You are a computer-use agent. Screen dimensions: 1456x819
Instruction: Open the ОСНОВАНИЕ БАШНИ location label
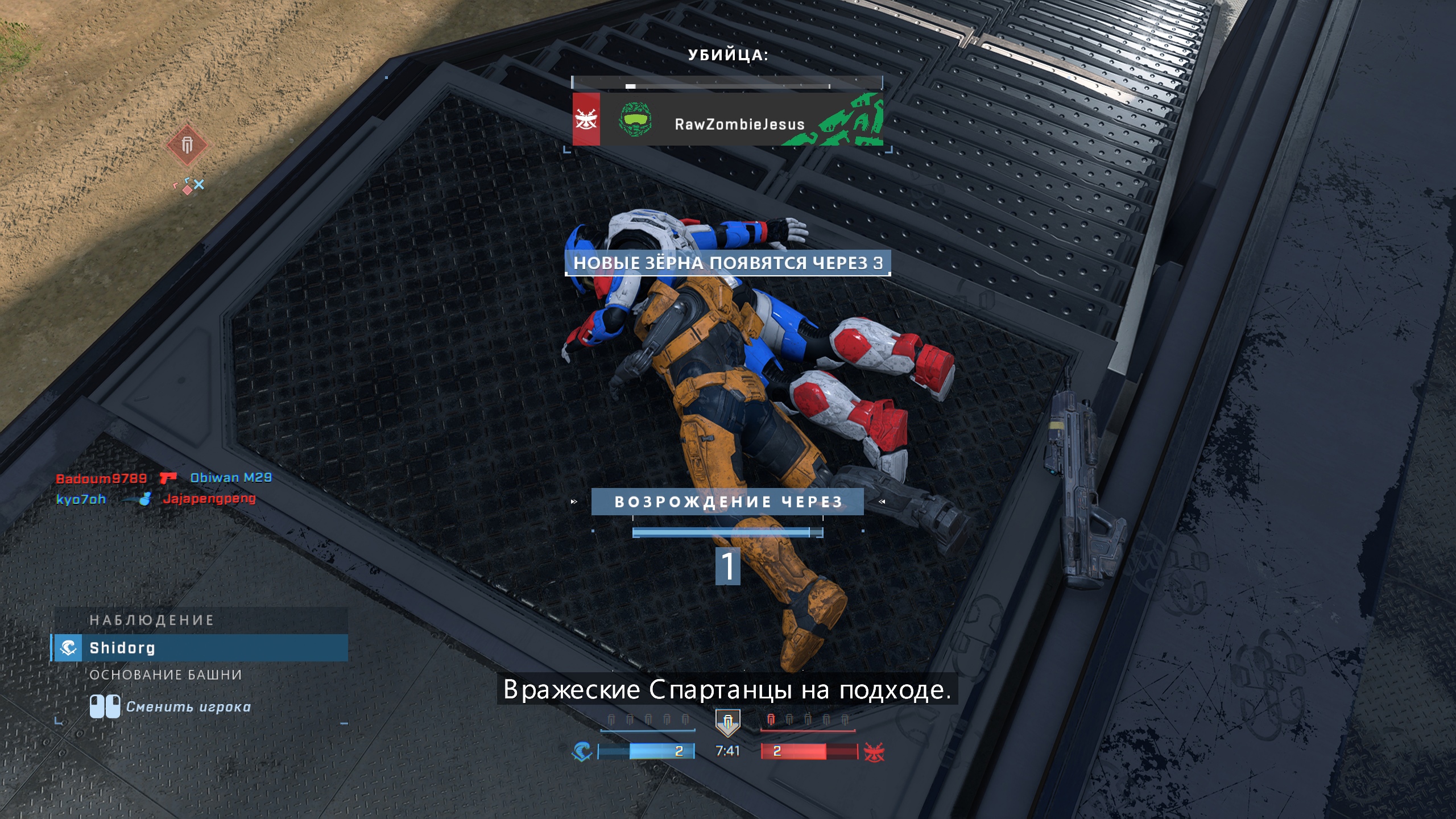[167, 676]
